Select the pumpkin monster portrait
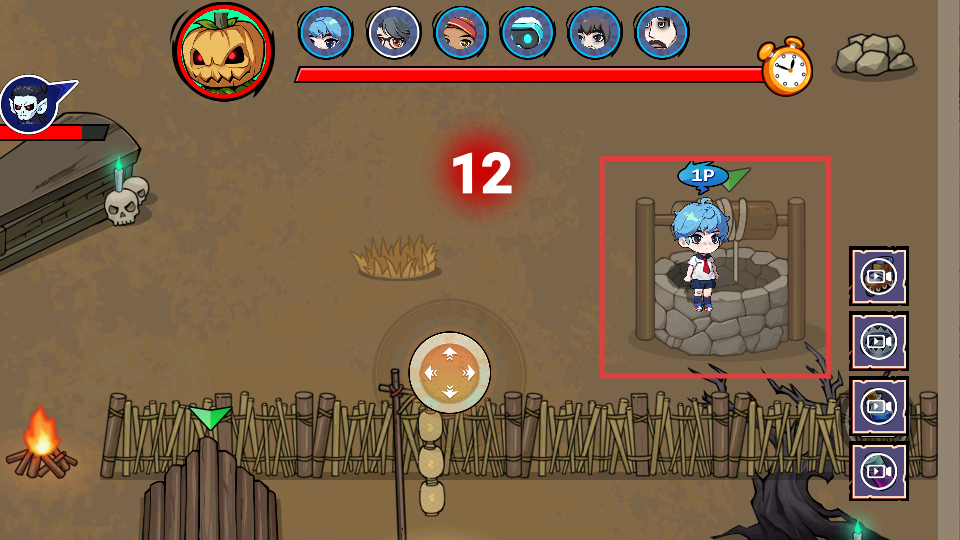Image resolution: width=960 pixels, height=540 pixels. click(223, 51)
